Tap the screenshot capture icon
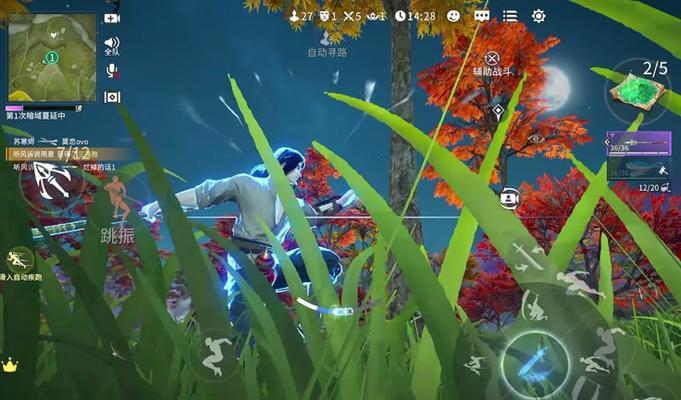Viewport: 681px width, 400px height. (112, 97)
